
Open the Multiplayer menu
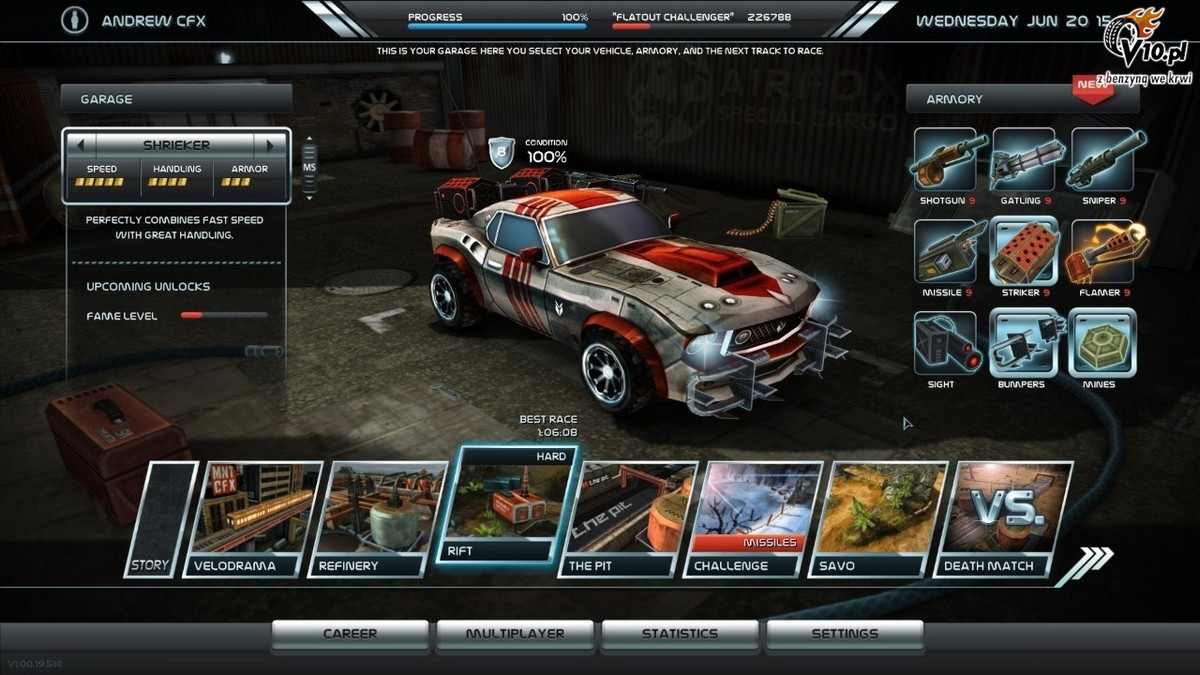(x=515, y=634)
